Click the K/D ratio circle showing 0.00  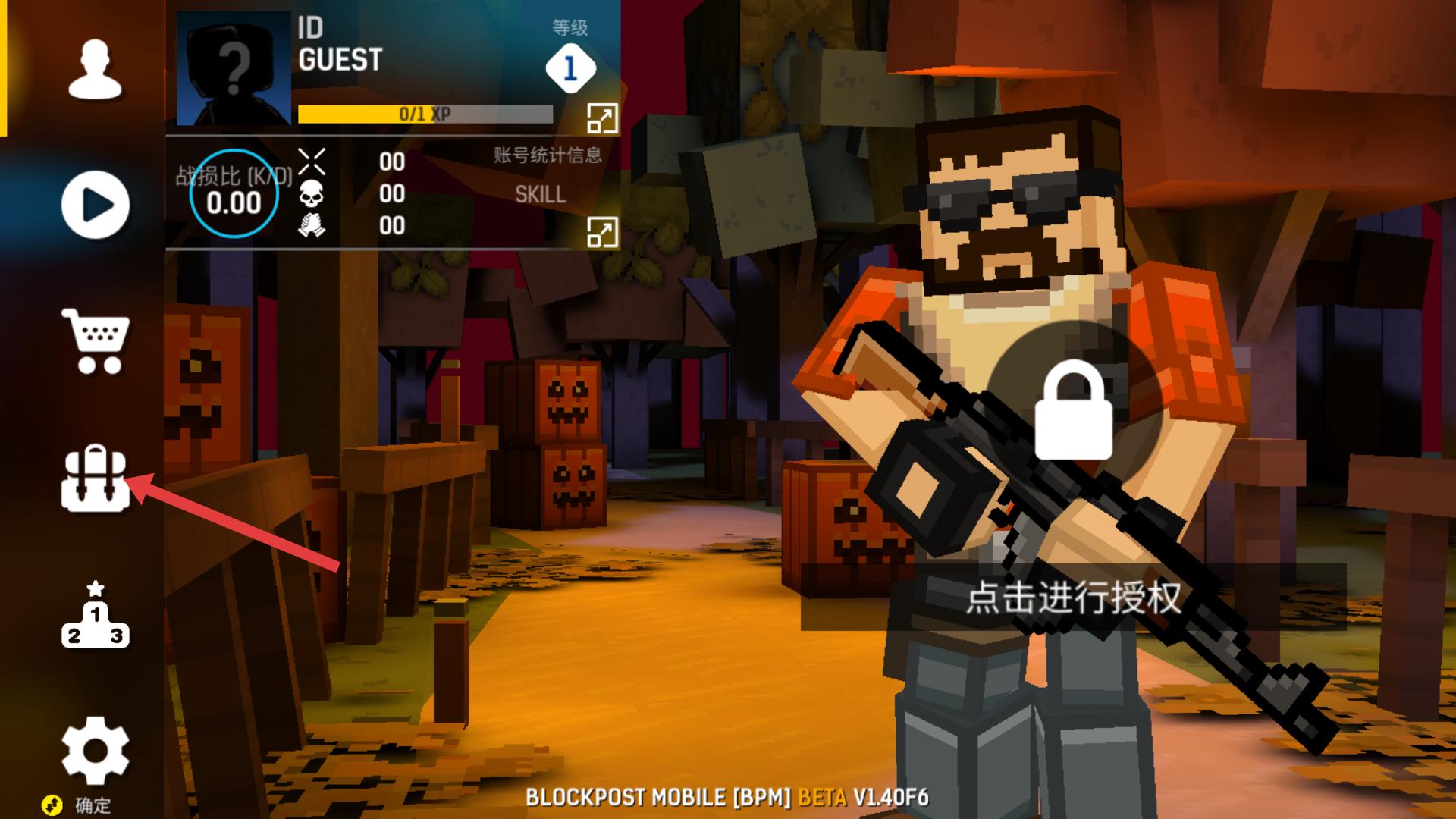tap(234, 195)
